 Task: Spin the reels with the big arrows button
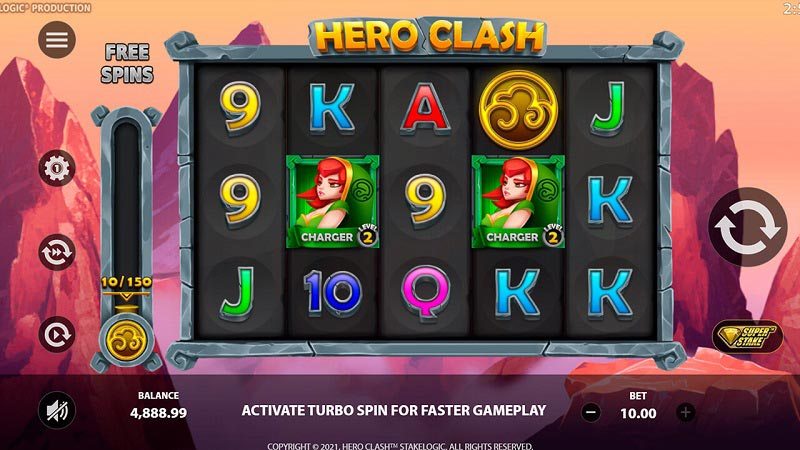click(747, 228)
